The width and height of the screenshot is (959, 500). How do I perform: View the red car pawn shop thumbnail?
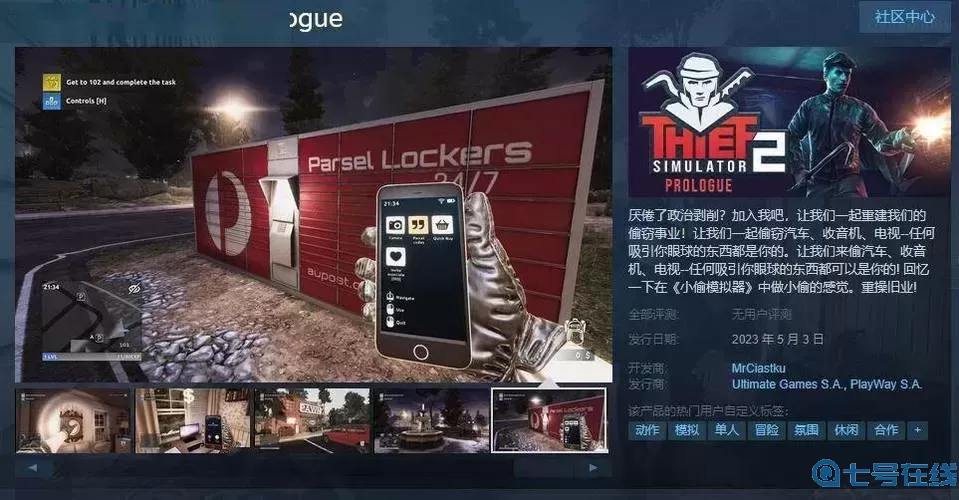311,419
